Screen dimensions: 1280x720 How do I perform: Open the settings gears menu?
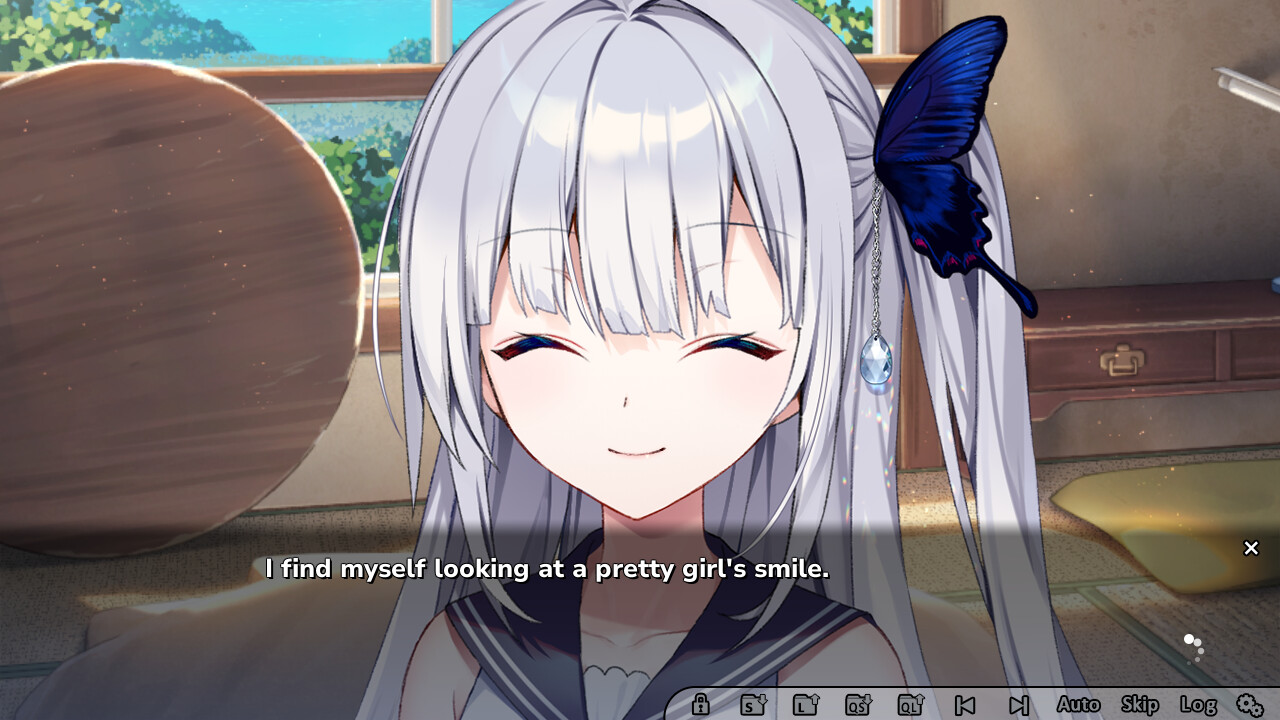pyautogui.click(x=1249, y=705)
